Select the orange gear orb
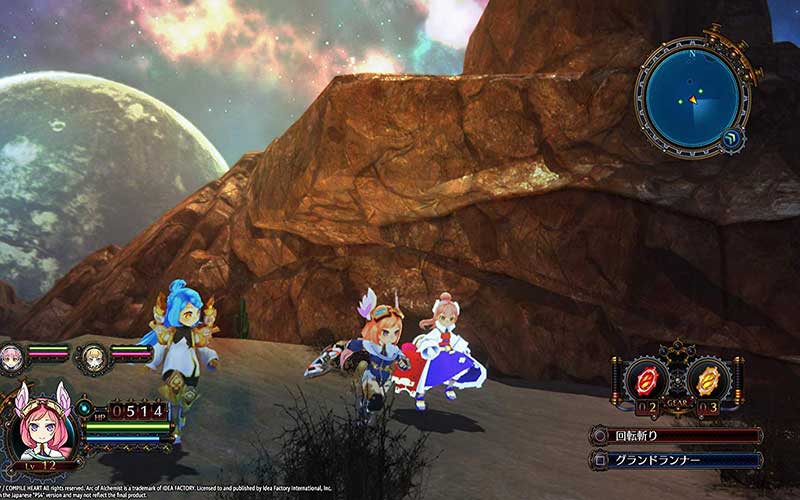800x500 pixels. point(709,380)
